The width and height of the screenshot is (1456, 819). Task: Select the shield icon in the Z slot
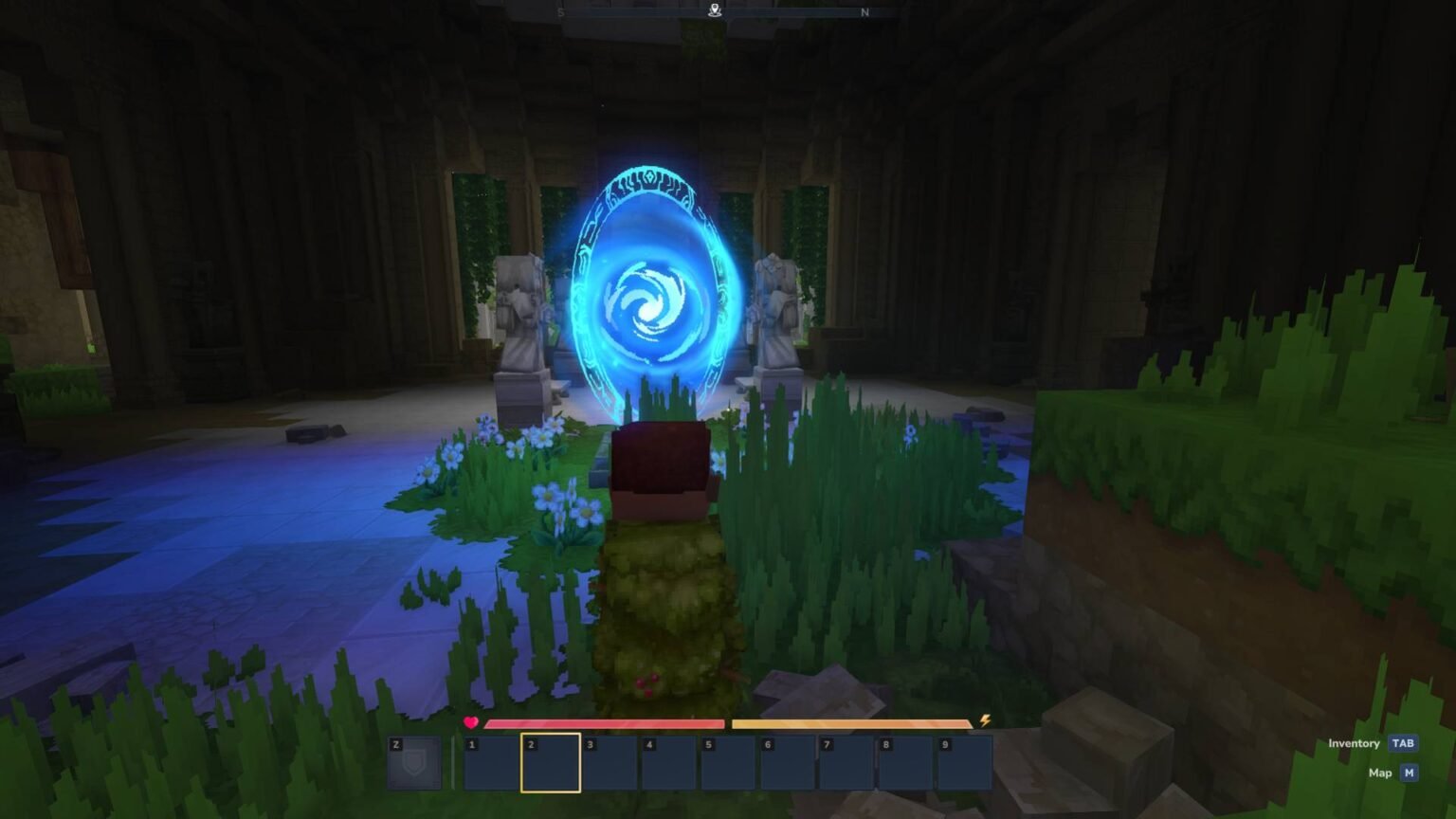[415, 761]
